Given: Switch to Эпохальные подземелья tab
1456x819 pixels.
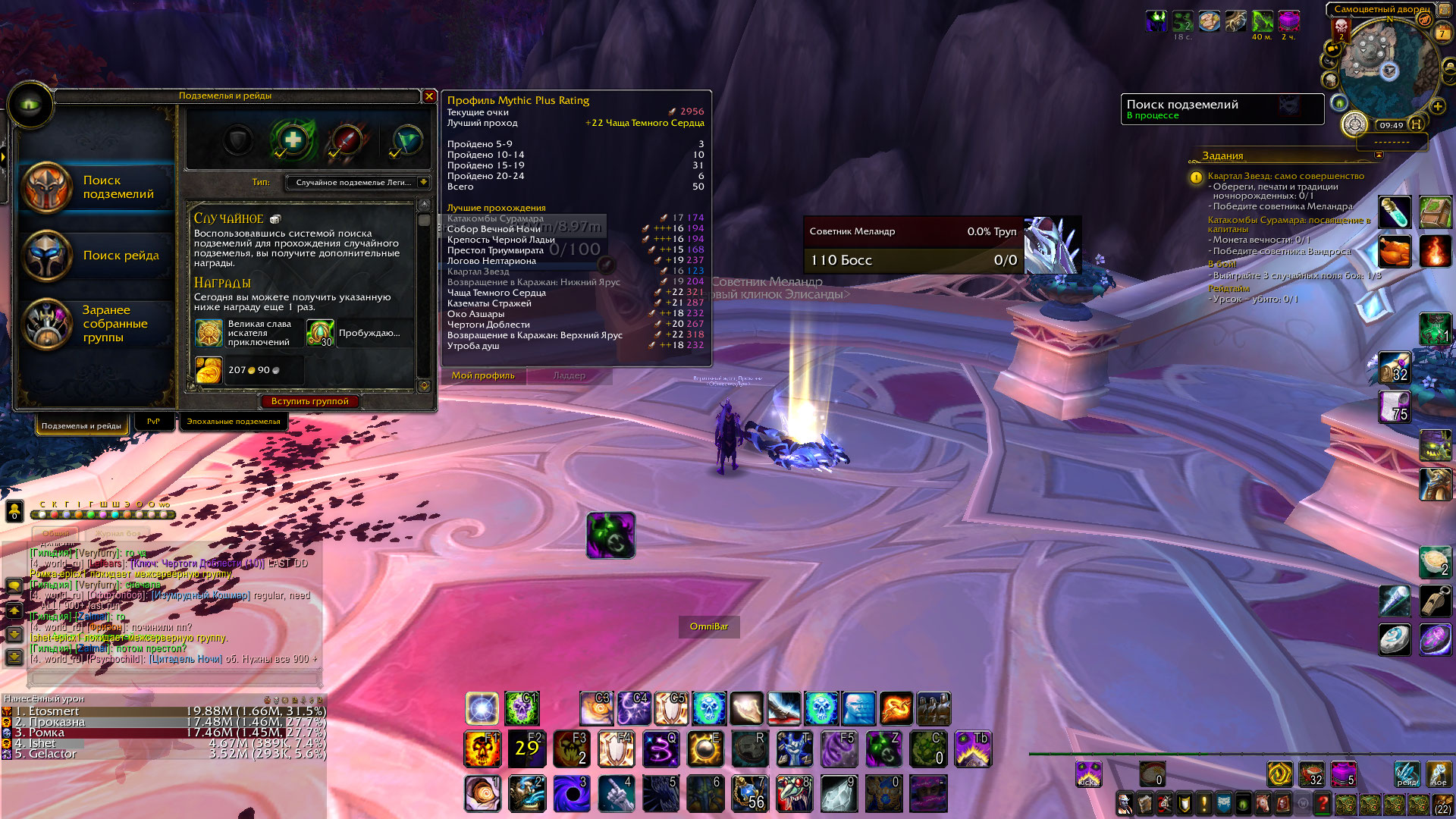Looking at the screenshot, I should click(x=233, y=422).
